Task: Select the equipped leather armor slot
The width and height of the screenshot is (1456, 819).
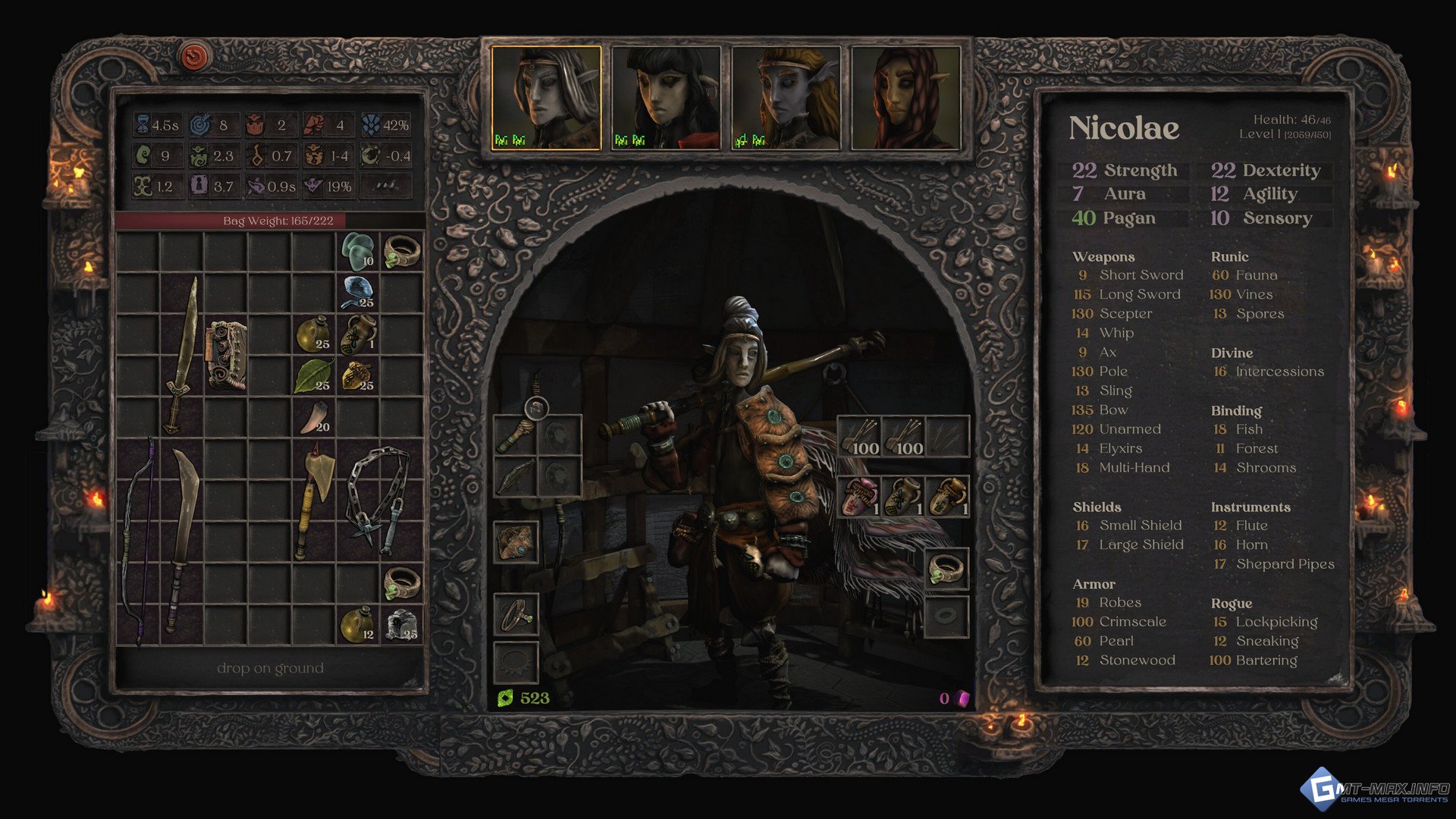Action: (x=516, y=541)
